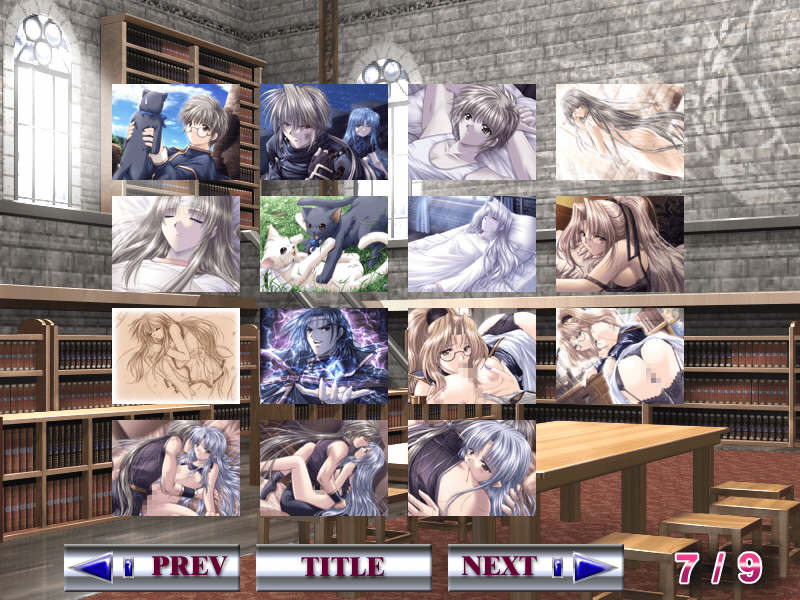View the two cloaked figures at night thumbnail
The width and height of the screenshot is (800, 600).
(324, 132)
